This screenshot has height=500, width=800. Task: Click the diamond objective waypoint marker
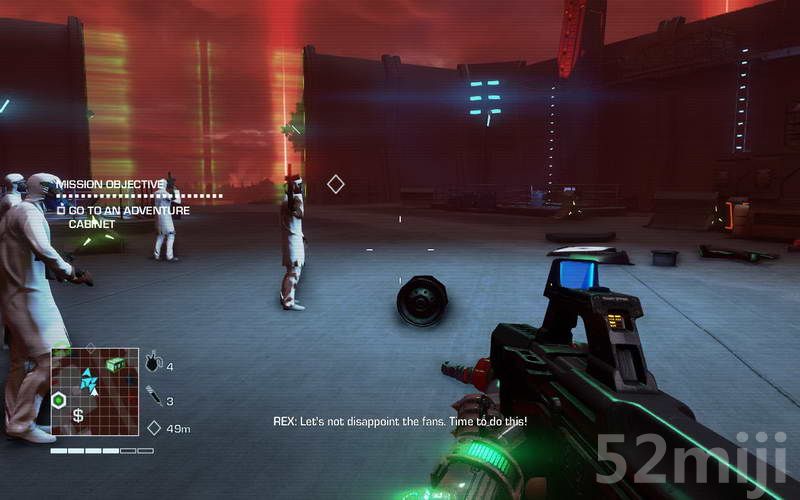tap(336, 184)
